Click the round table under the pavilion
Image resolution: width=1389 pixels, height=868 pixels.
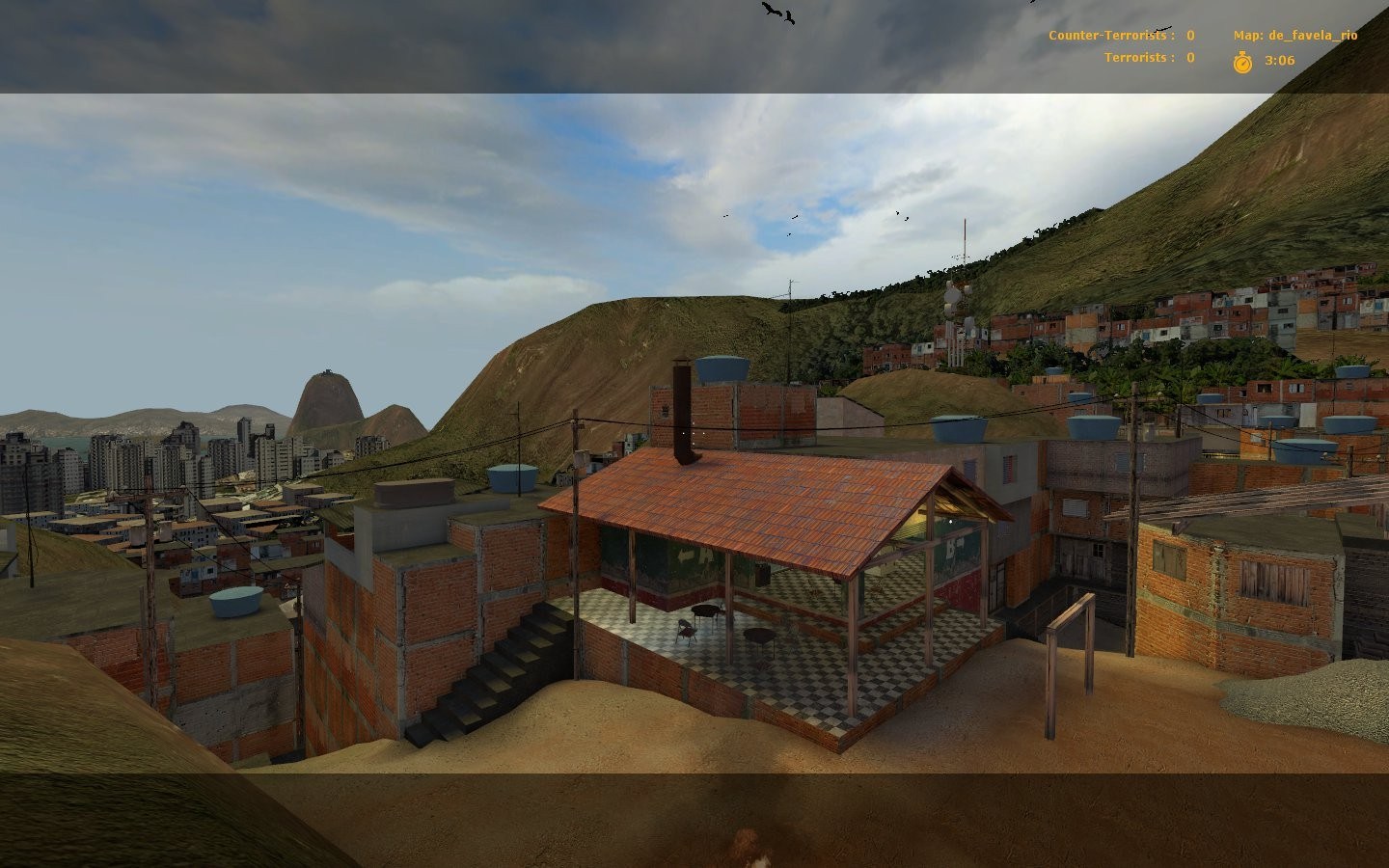tap(706, 612)
